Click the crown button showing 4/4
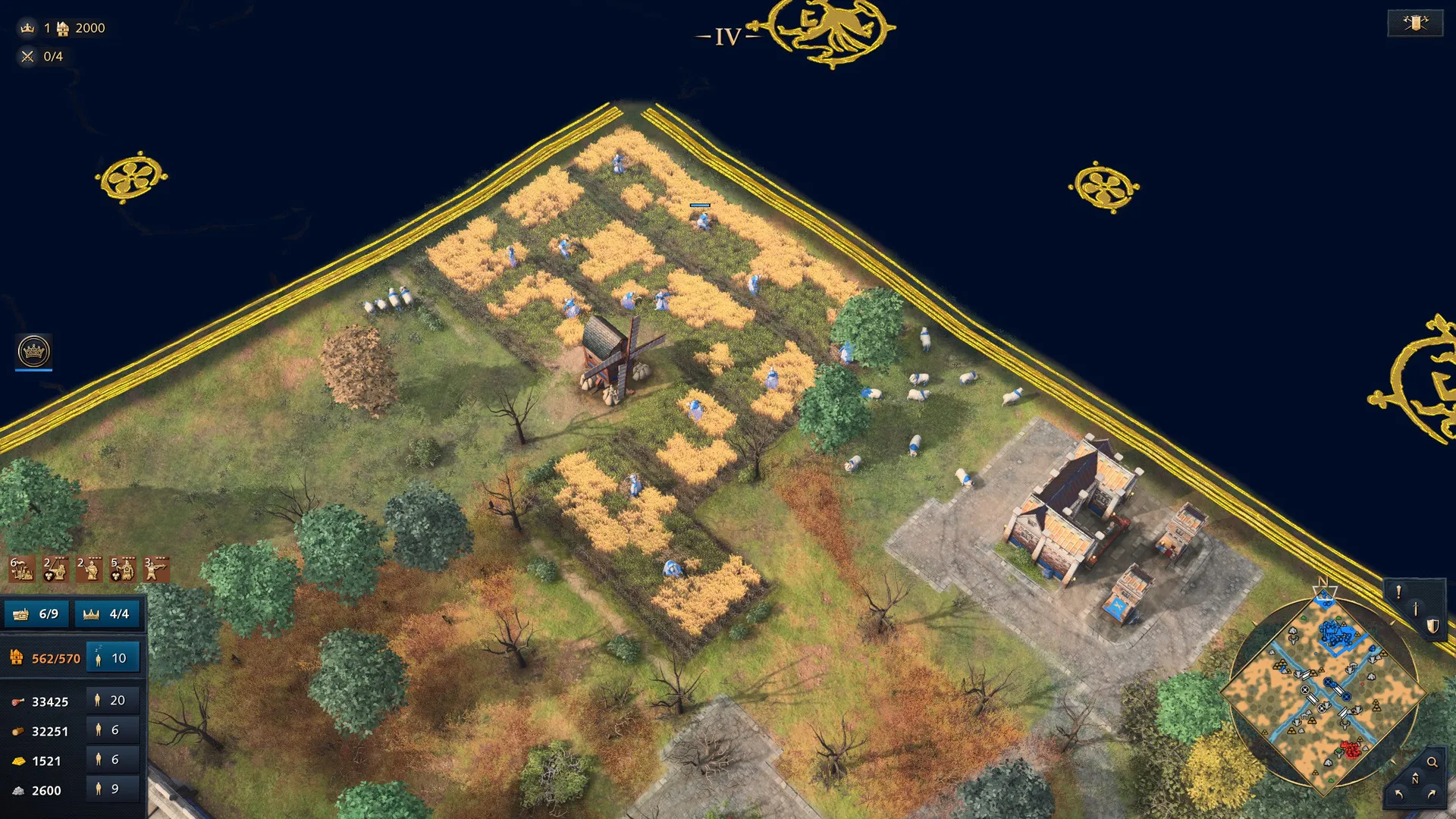Viewport: 1456px width, 819px height. coord(108,613)
